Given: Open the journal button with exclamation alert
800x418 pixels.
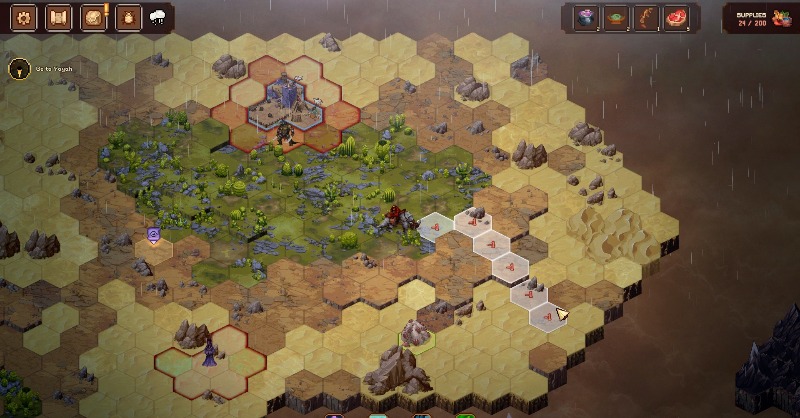Looking at the screenshot, I should tap(94, 17).
